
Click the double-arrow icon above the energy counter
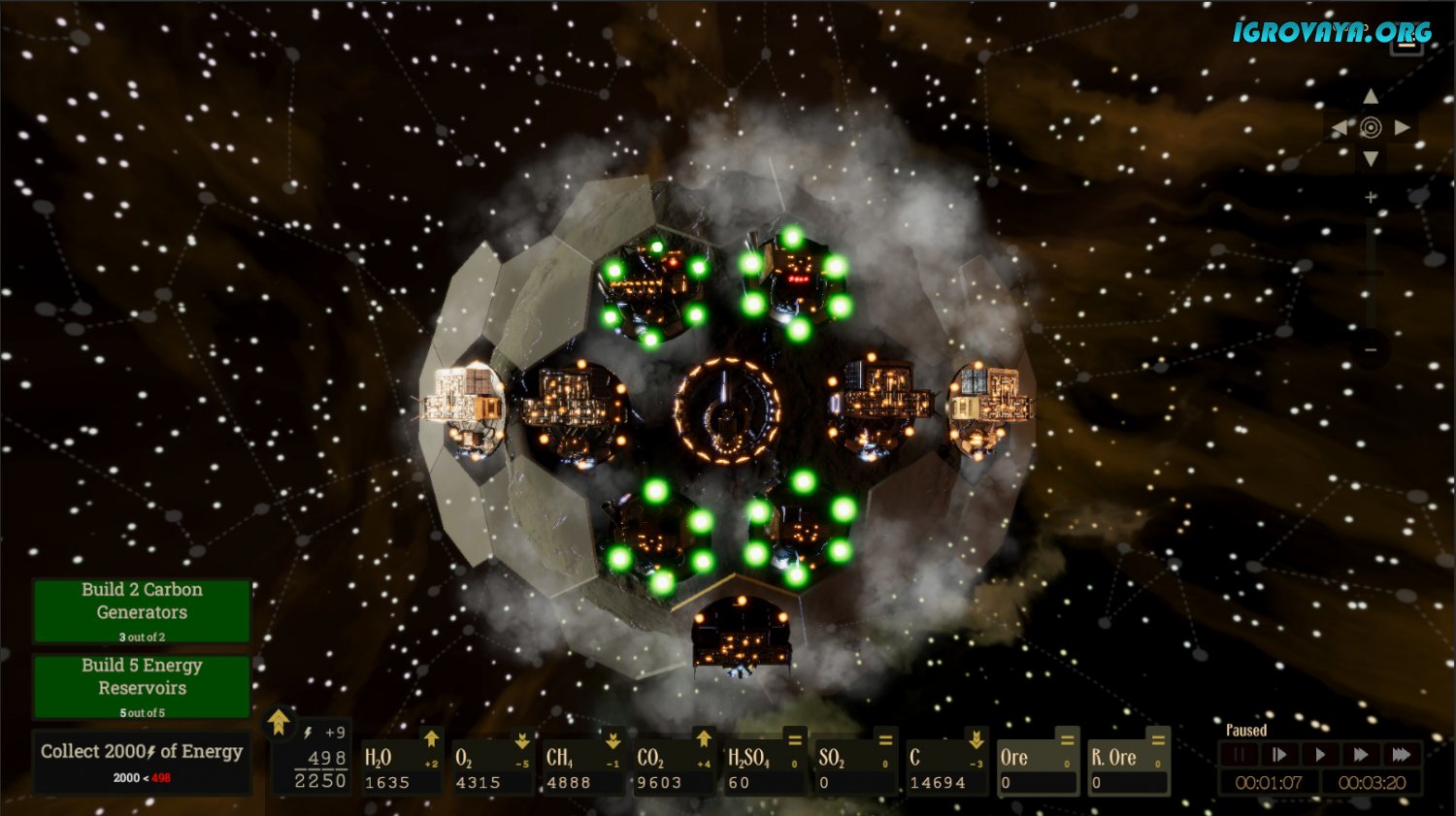279,722
